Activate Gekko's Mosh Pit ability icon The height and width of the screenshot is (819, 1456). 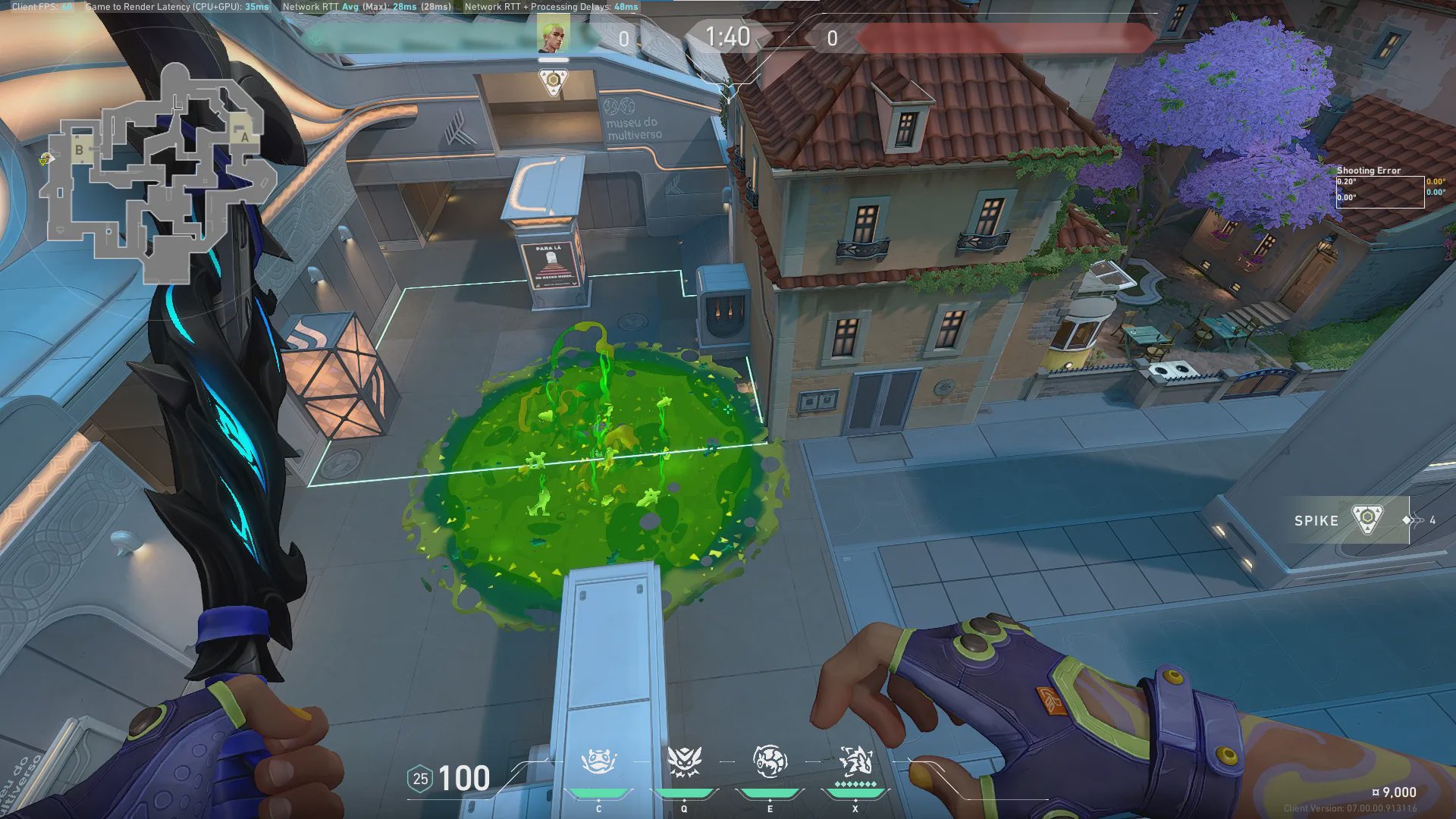click(598, 762)
